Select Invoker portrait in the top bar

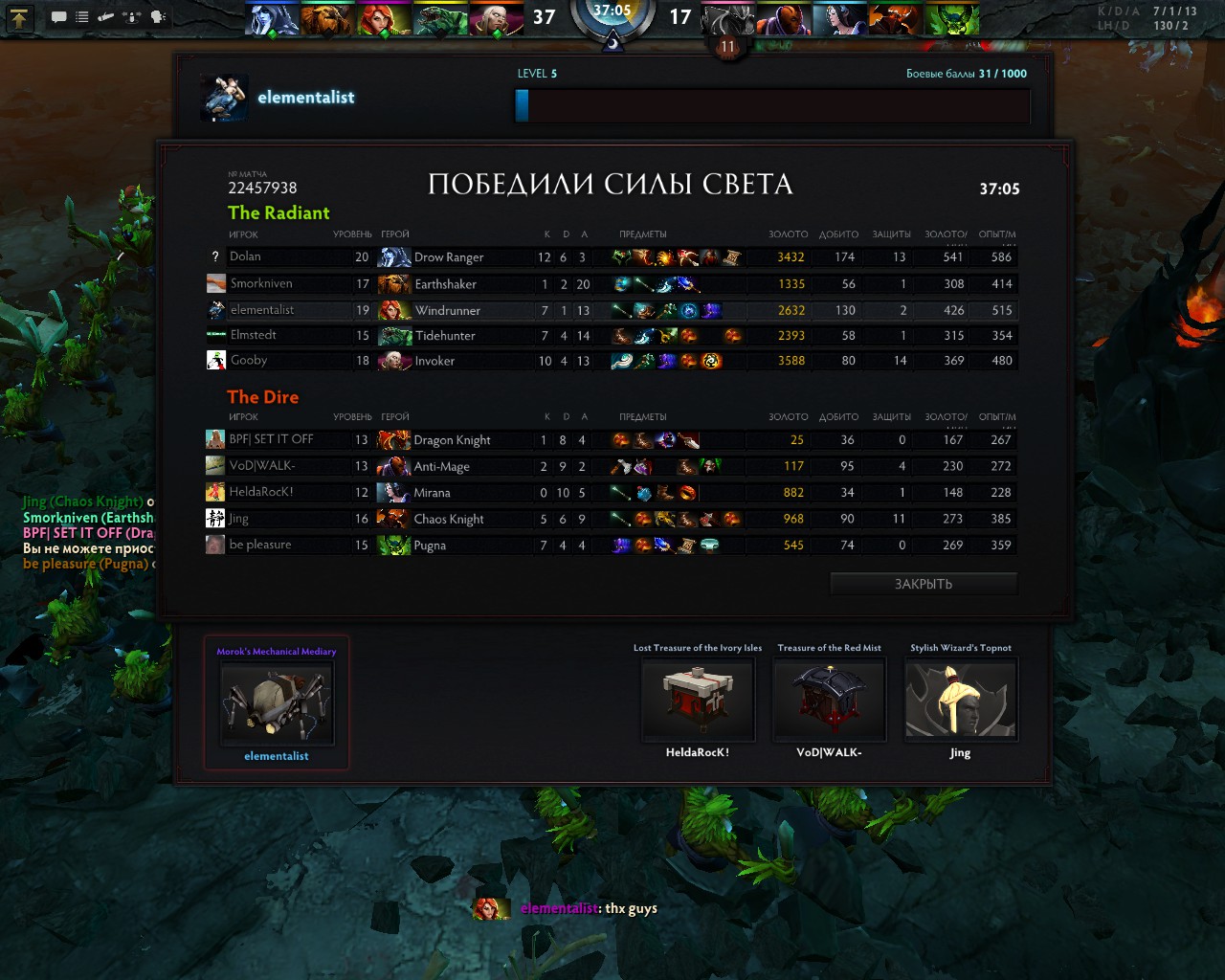click(496, 18)
